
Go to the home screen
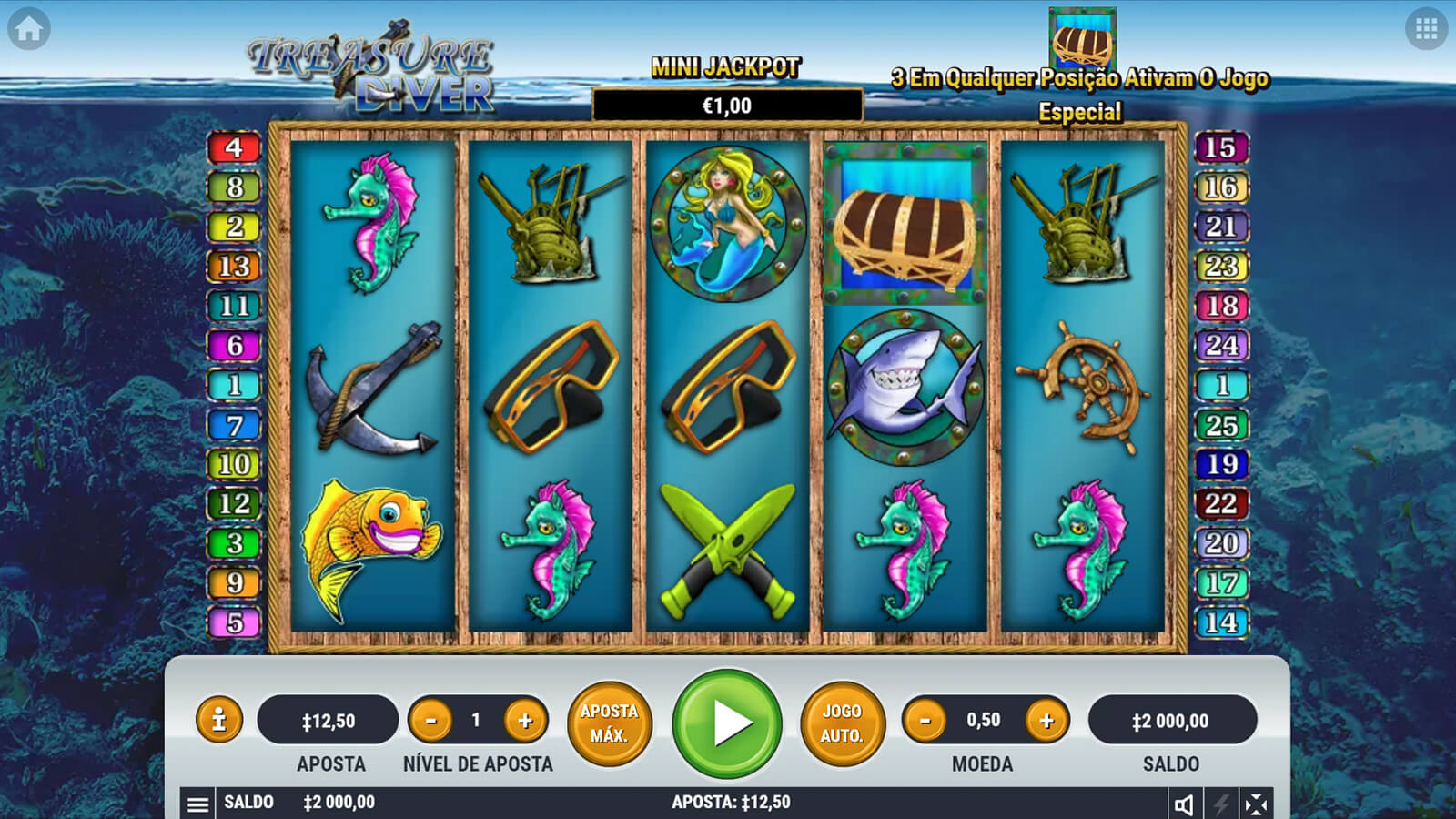(29, 29)
